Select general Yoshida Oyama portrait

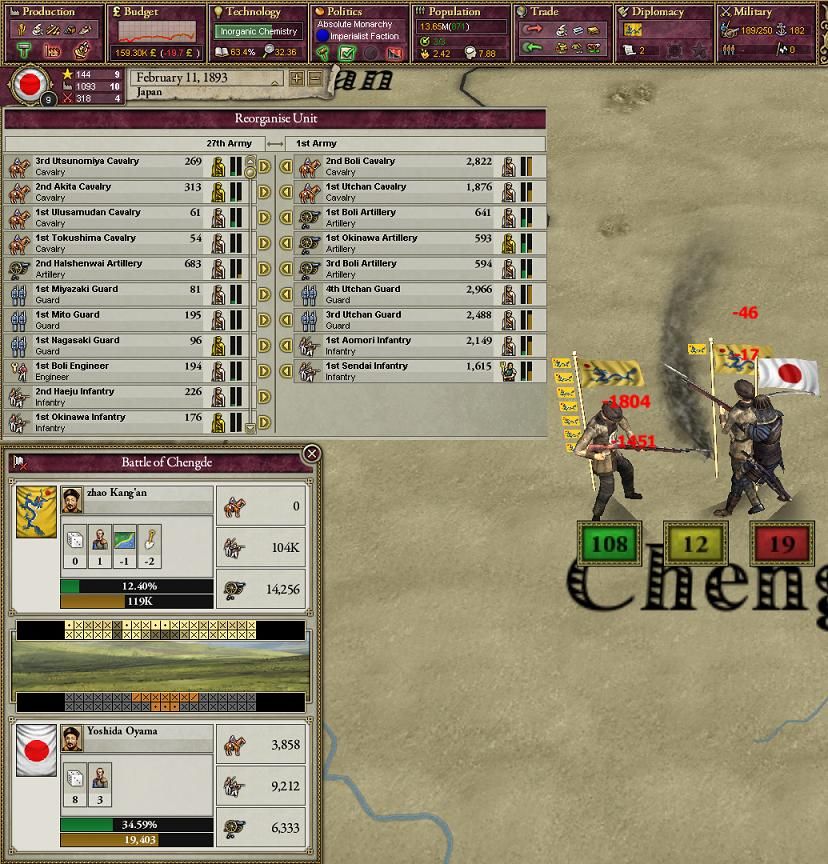pos(71,739)
